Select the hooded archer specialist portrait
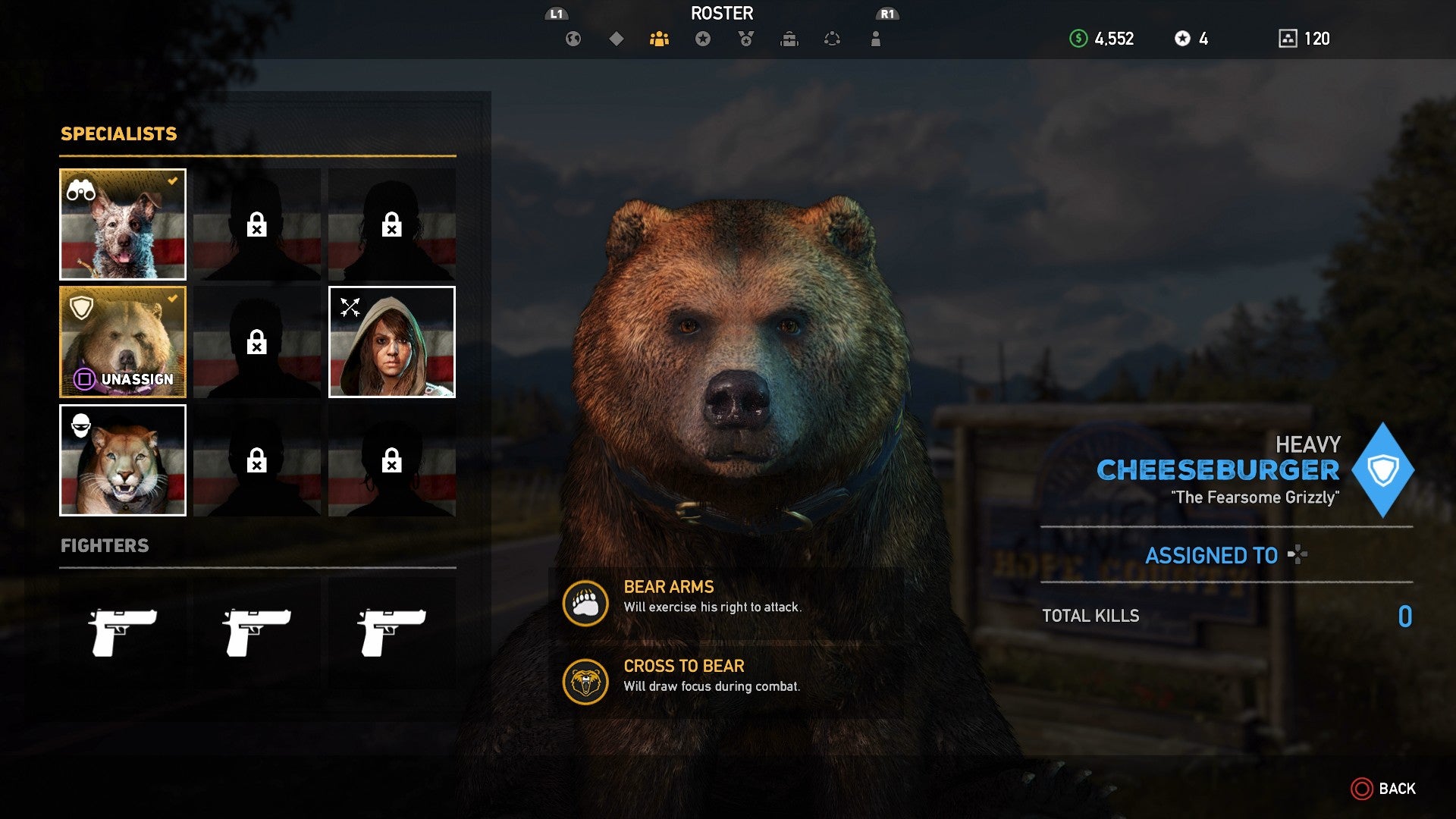Image resolution: width=1456 pixels, height=819 pixels. tap(391, 342)
